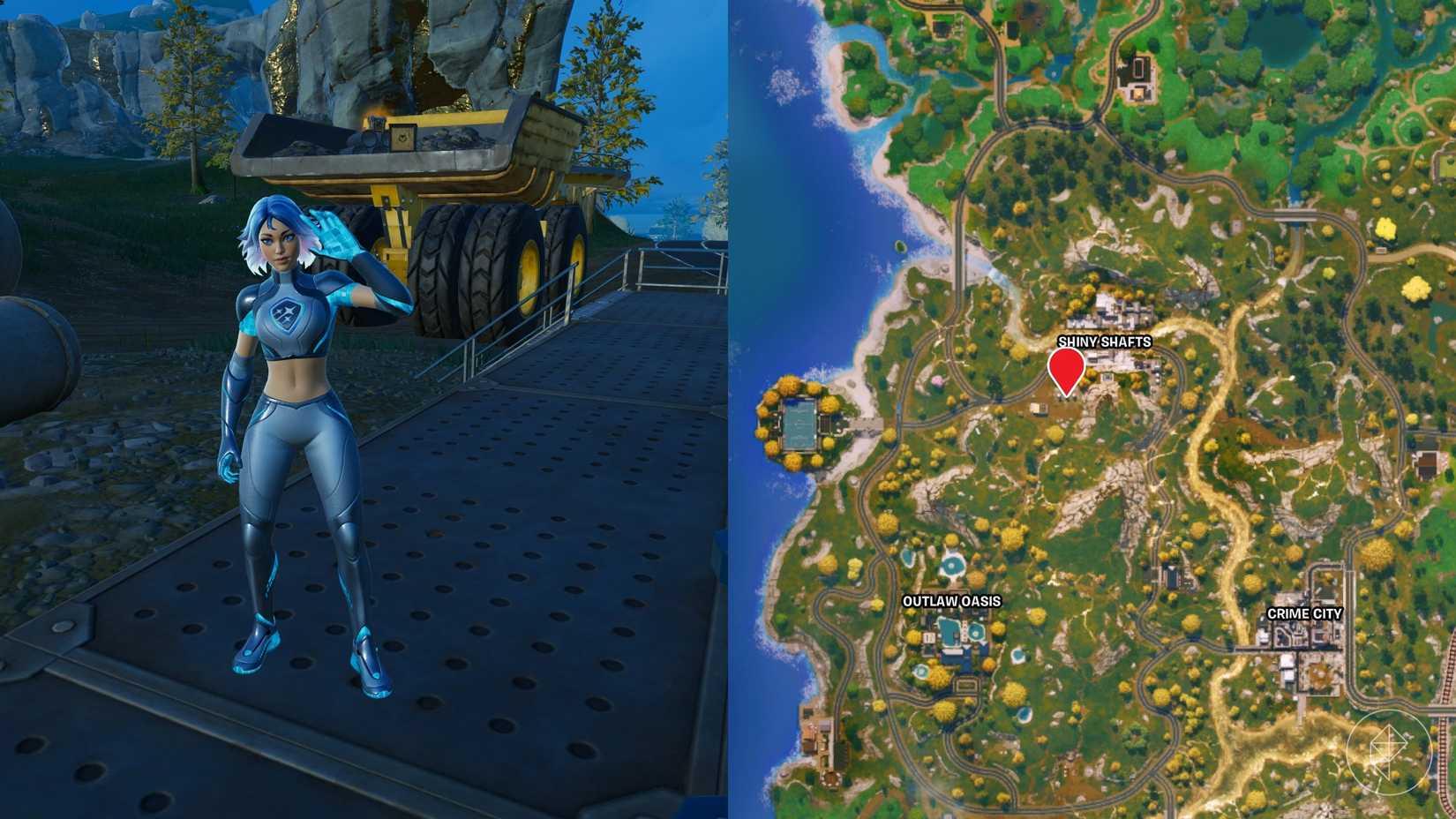Select the CRIME CITY label text
The image size is (1456, 819).
point(1303,613)
